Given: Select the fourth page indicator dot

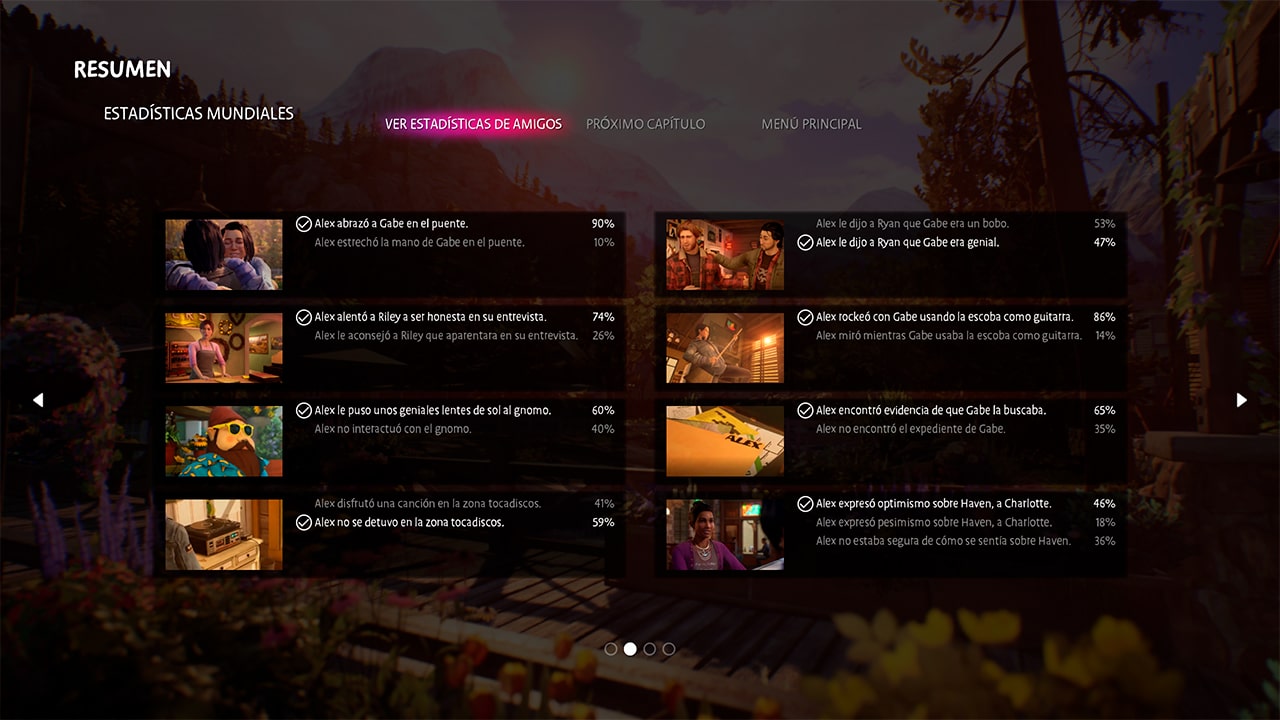Looking at the screenshot, I should [x=669, y=649].
